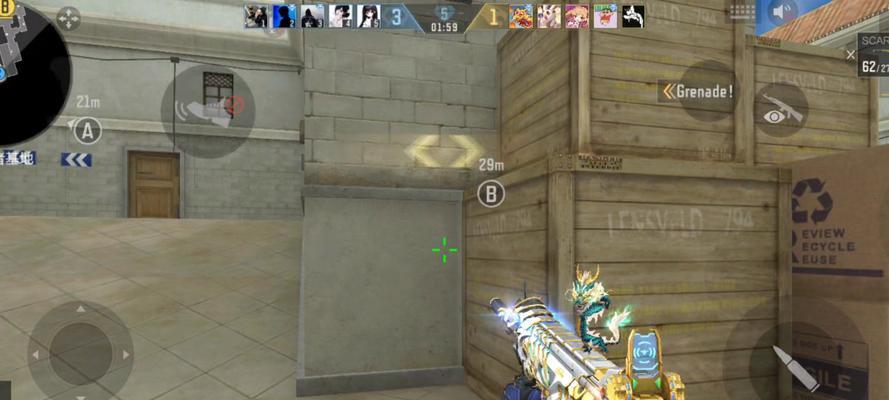Tap the four-arrow move icon beside minimap
This screenshot has height=400, width=889.
pyautogui.click(x=68, y=18)
